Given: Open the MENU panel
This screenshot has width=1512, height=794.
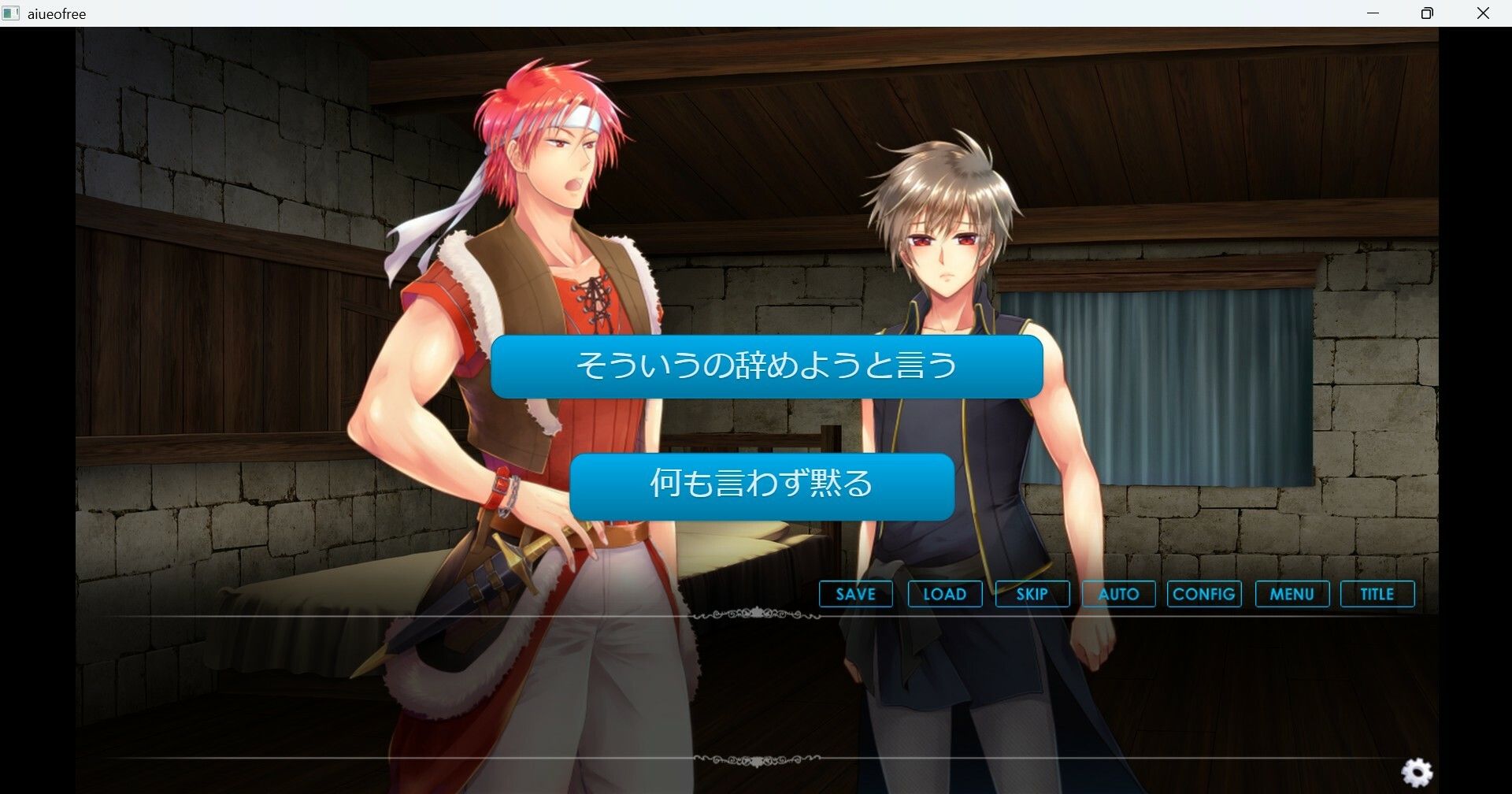Looking at the screenshot, I should [x=1291, y=594].
